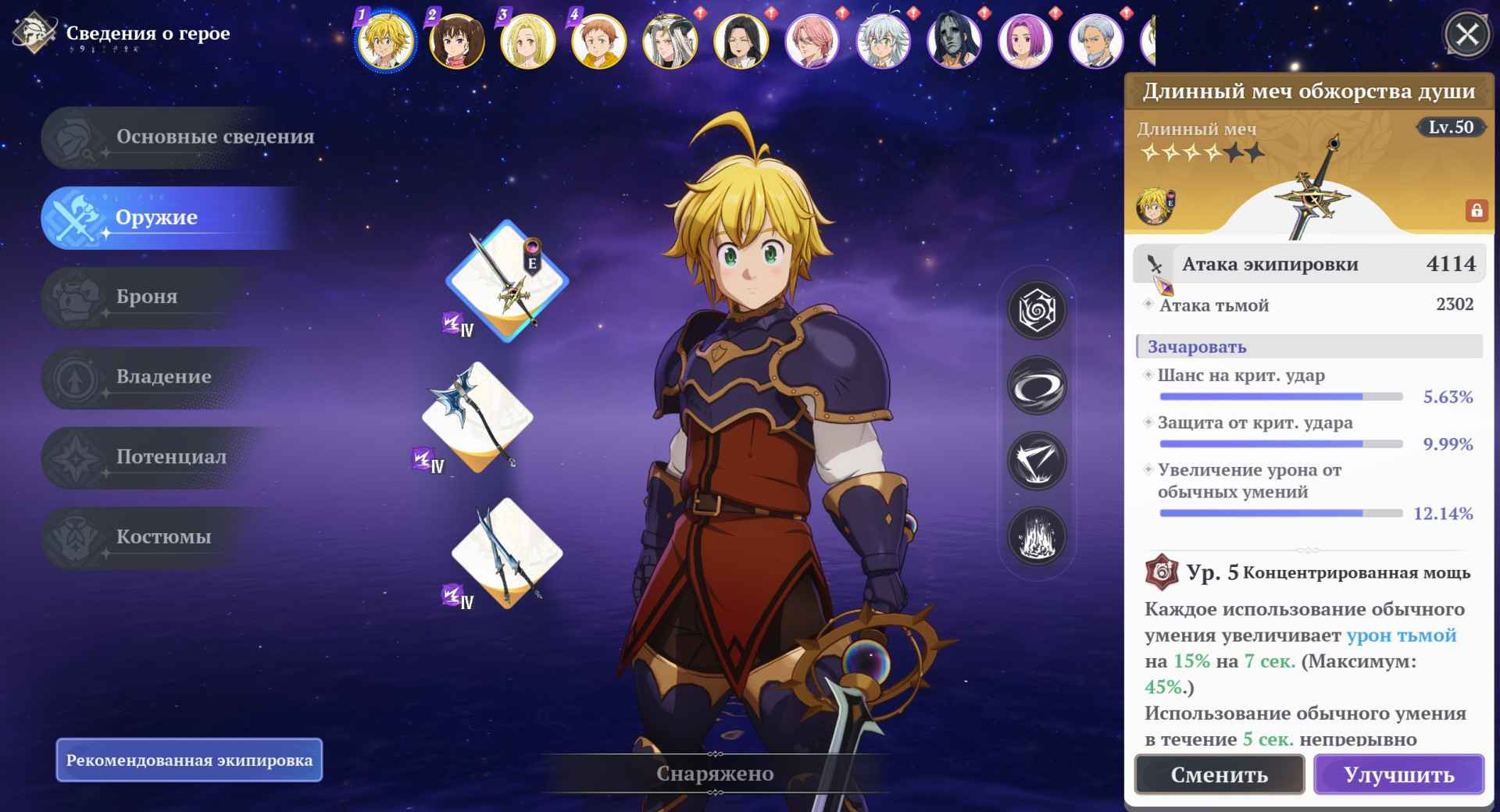Image resolution: width=1500 pixels, height=812 pixels.
Task: Open Рекомендованная экипировка
Action: (x=190, y=760)
